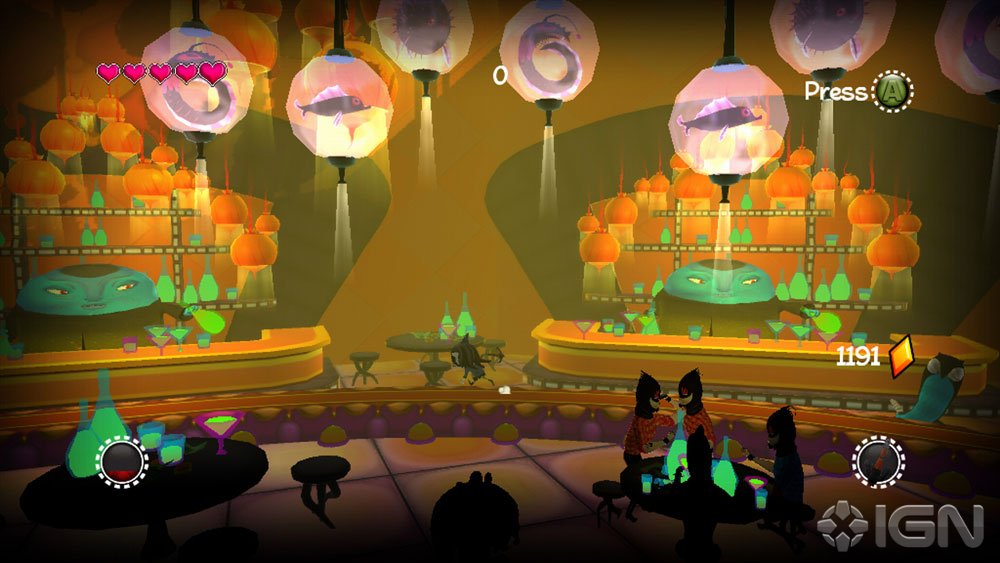1000x563 pixels.
Task: Select the red weapon icon in dotted ring
Action: point(878,462)
